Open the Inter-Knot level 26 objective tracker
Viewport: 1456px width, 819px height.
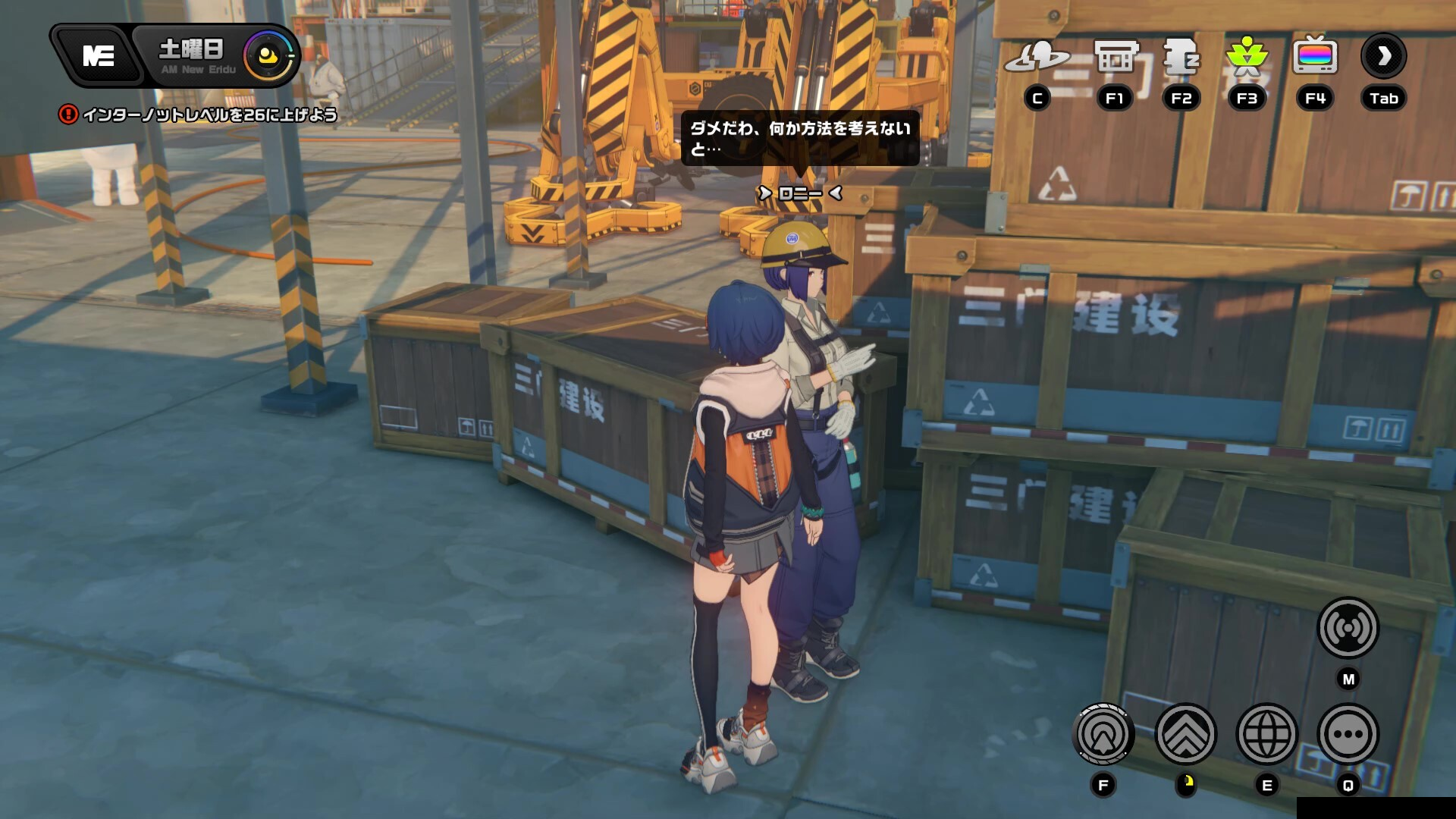click(199, 115)
